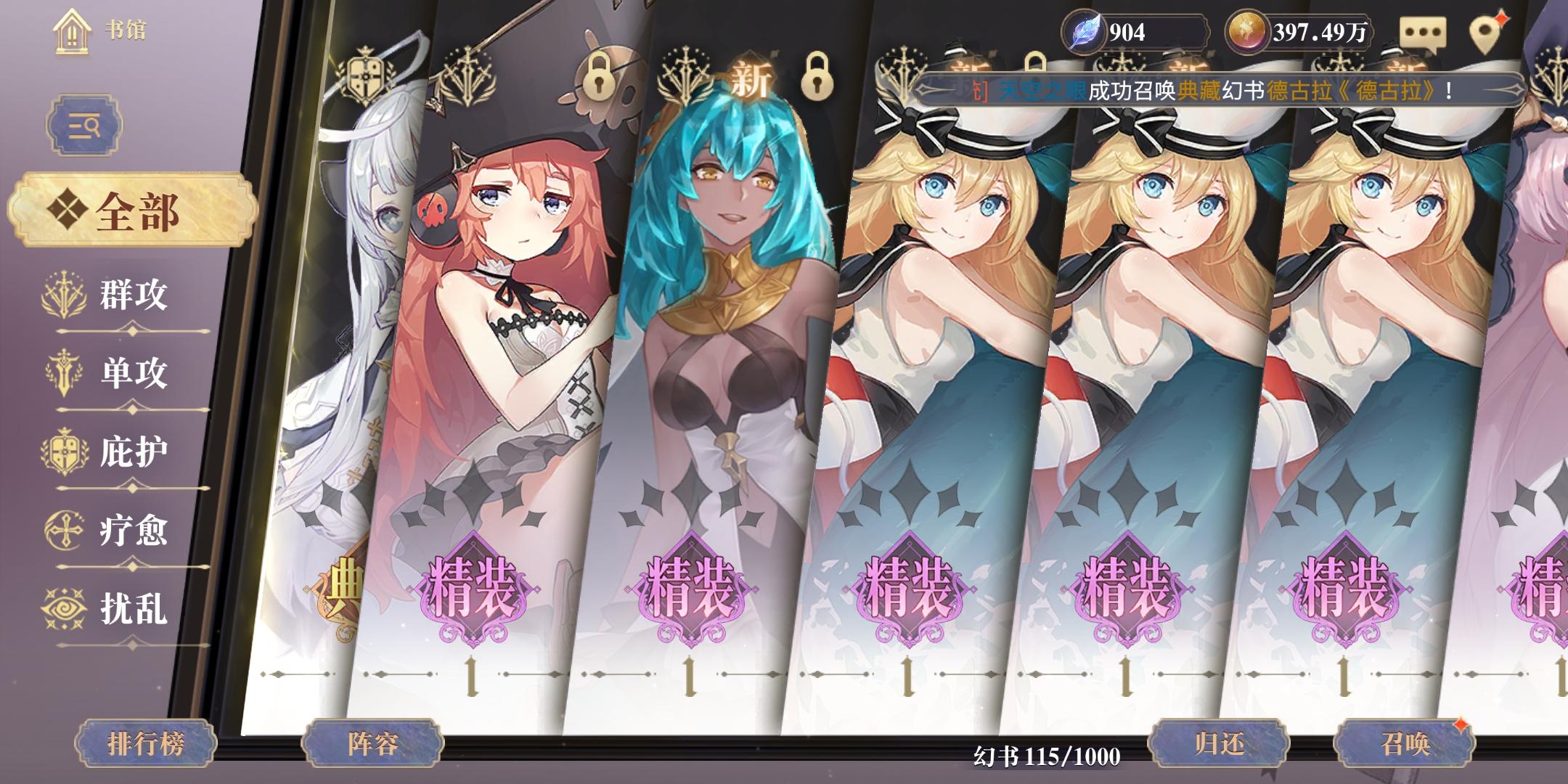Select the 庇护 shield filter icon
Screen dimensions: 1568x784
64,450
